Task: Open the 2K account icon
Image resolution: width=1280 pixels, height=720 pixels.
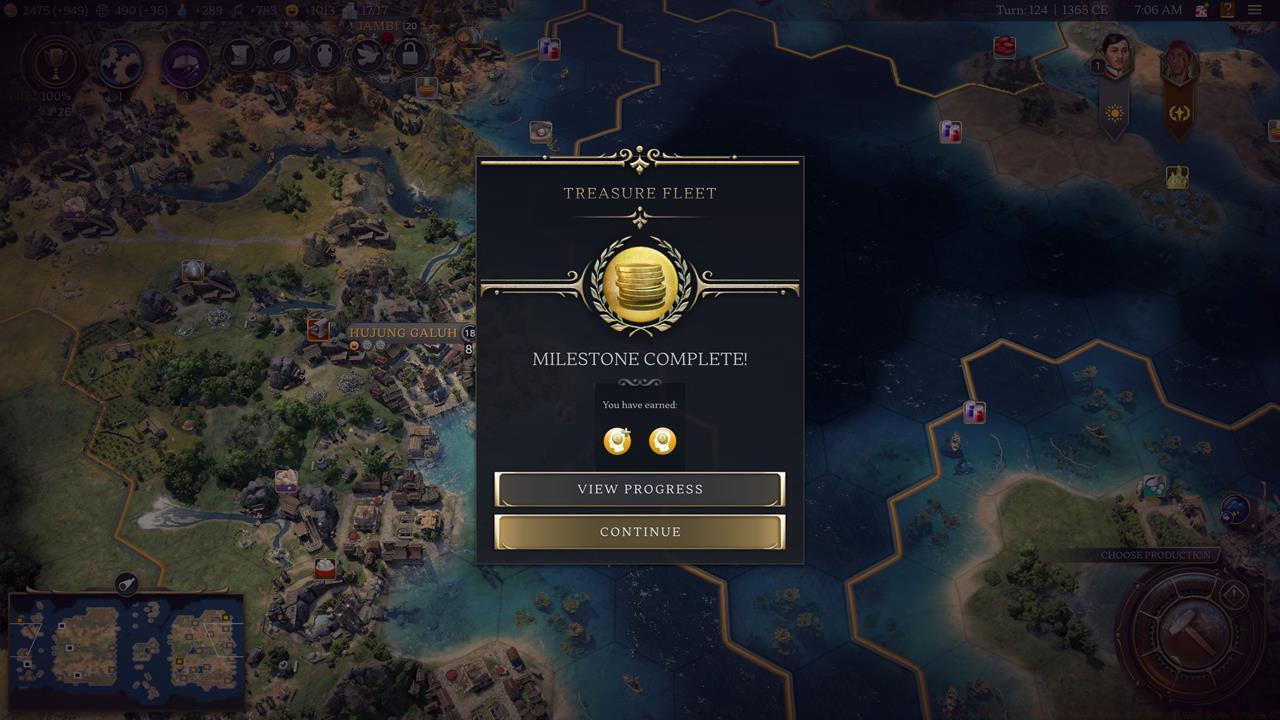Action: [x=1202, y=10]
